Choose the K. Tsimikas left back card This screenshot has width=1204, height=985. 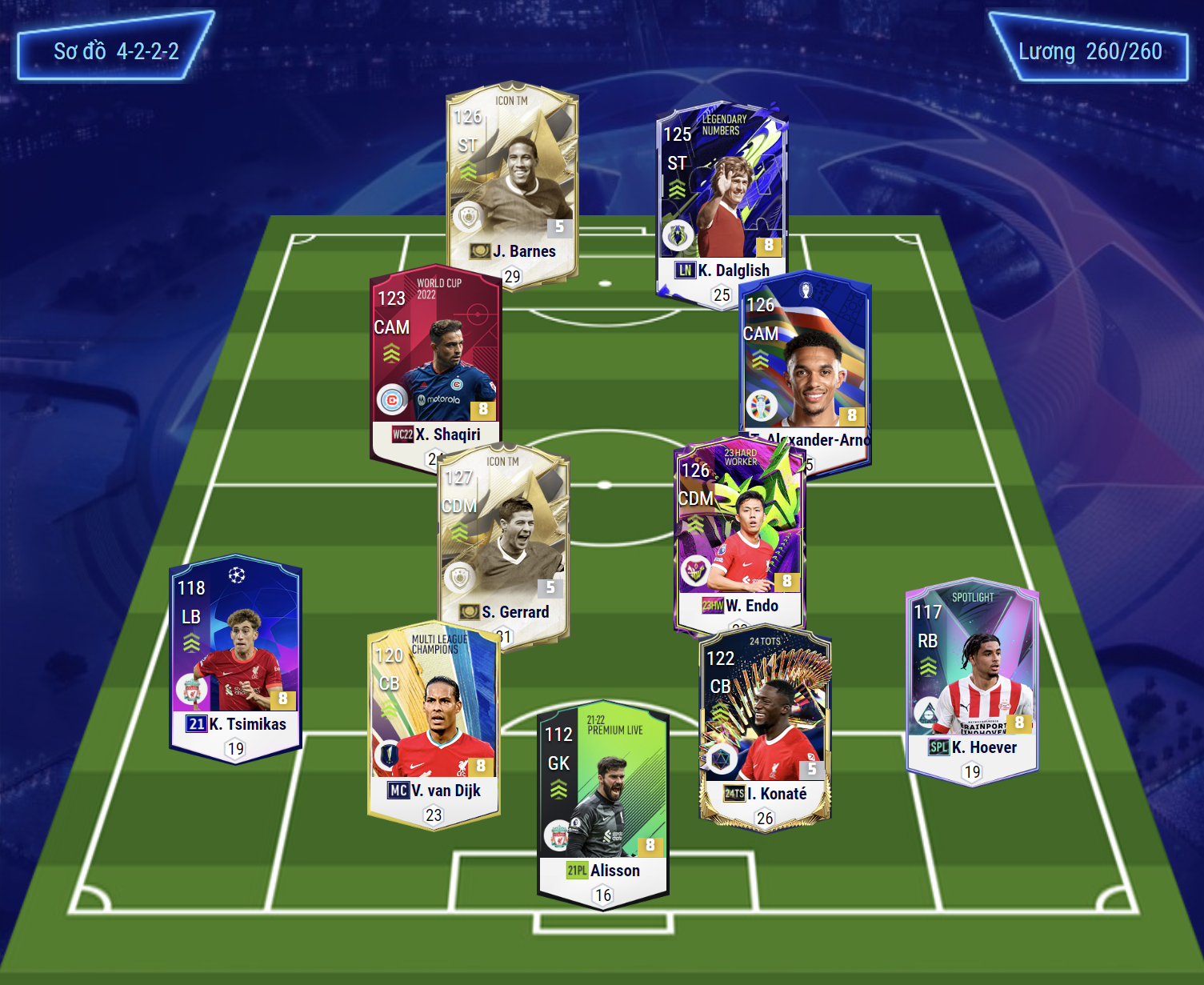click(x=235, y=656)
